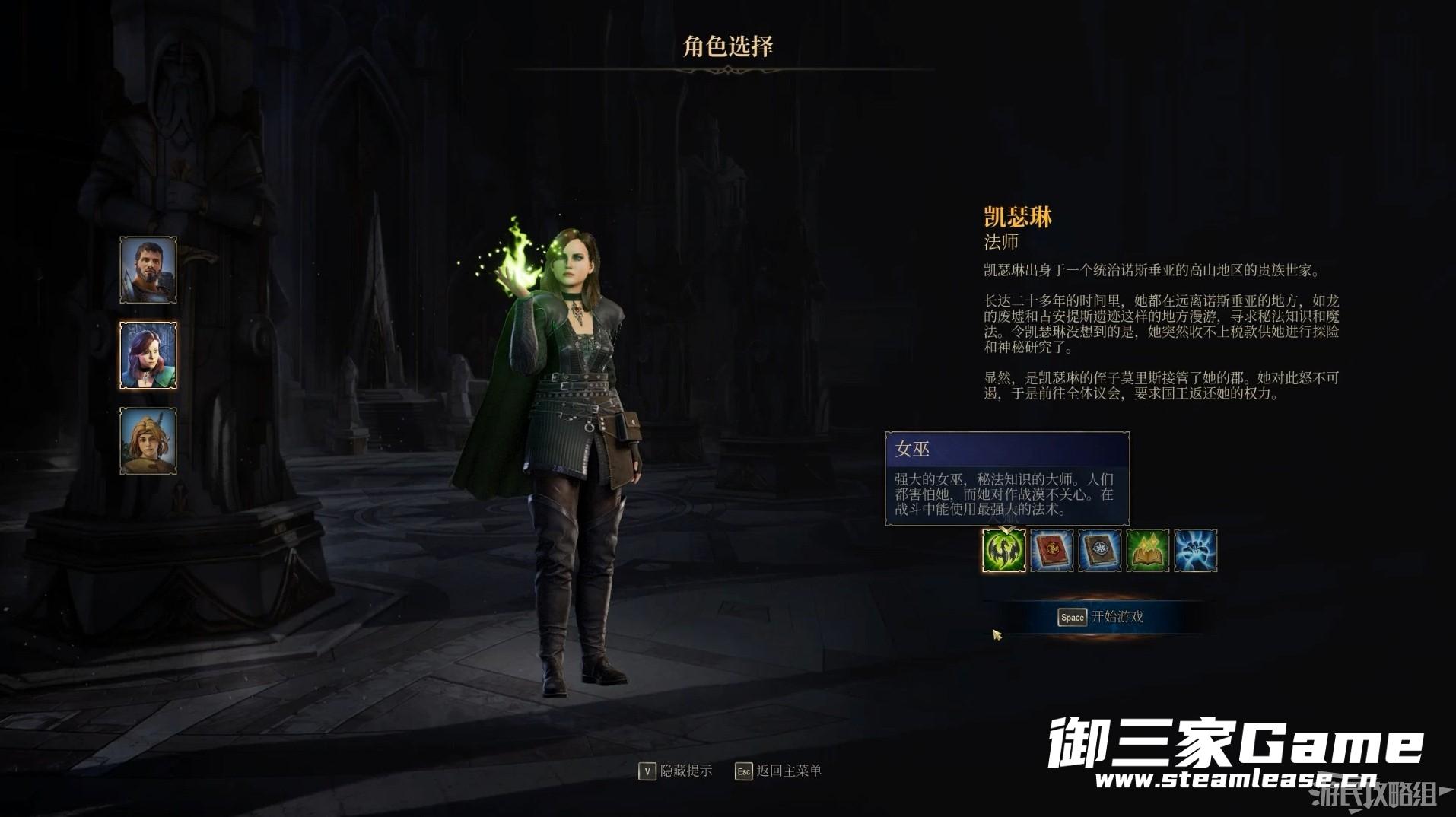Screen dimensions: 1456x817
Task: Click the 开始游戏 start game button
Action: click(x=1101, y=617)
